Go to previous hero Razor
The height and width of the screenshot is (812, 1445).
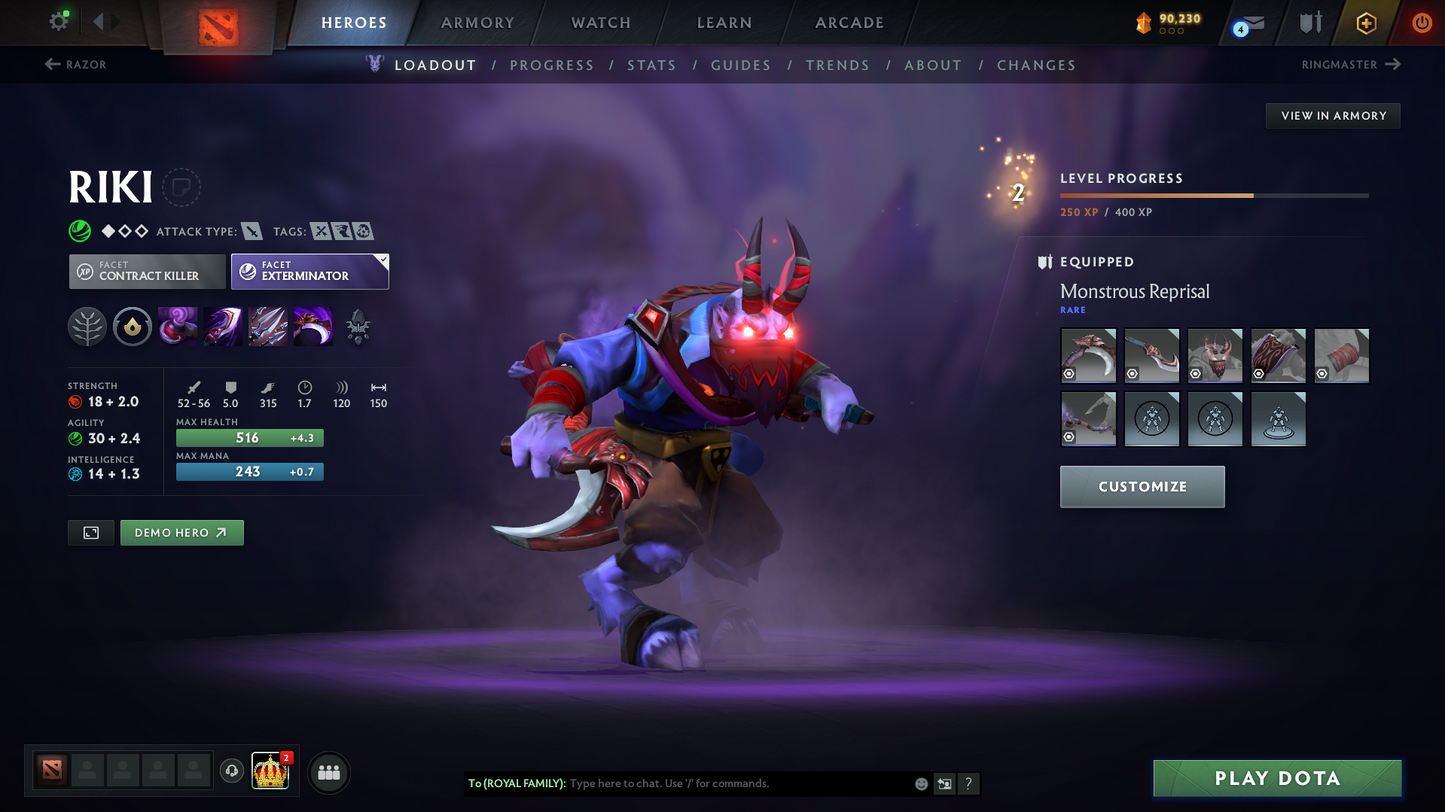[x=76, y=65]
